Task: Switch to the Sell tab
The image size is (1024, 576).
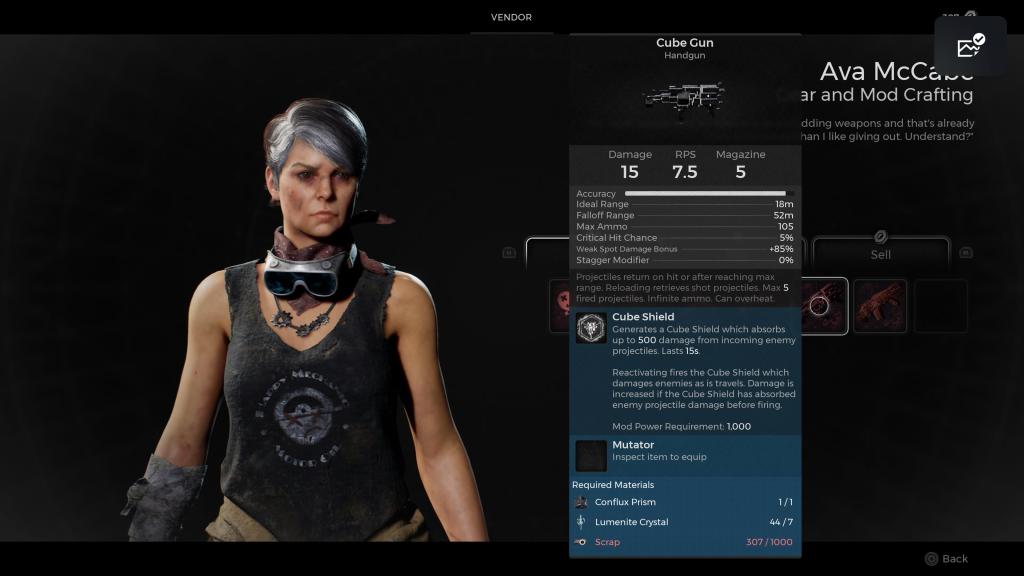Action: click(880, 254)
